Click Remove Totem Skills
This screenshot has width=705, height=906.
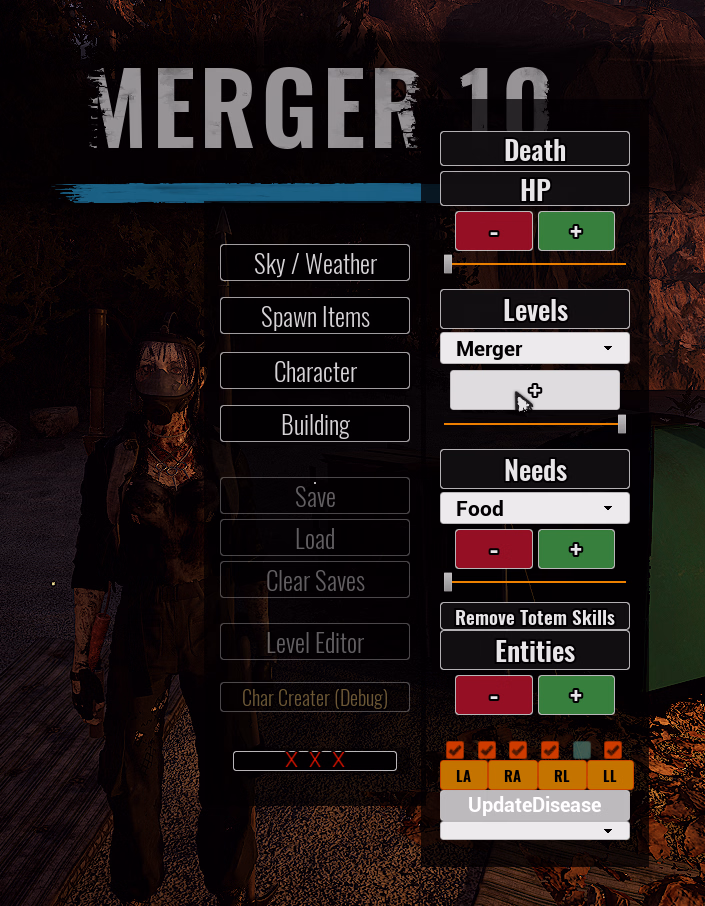coord(534,617)
